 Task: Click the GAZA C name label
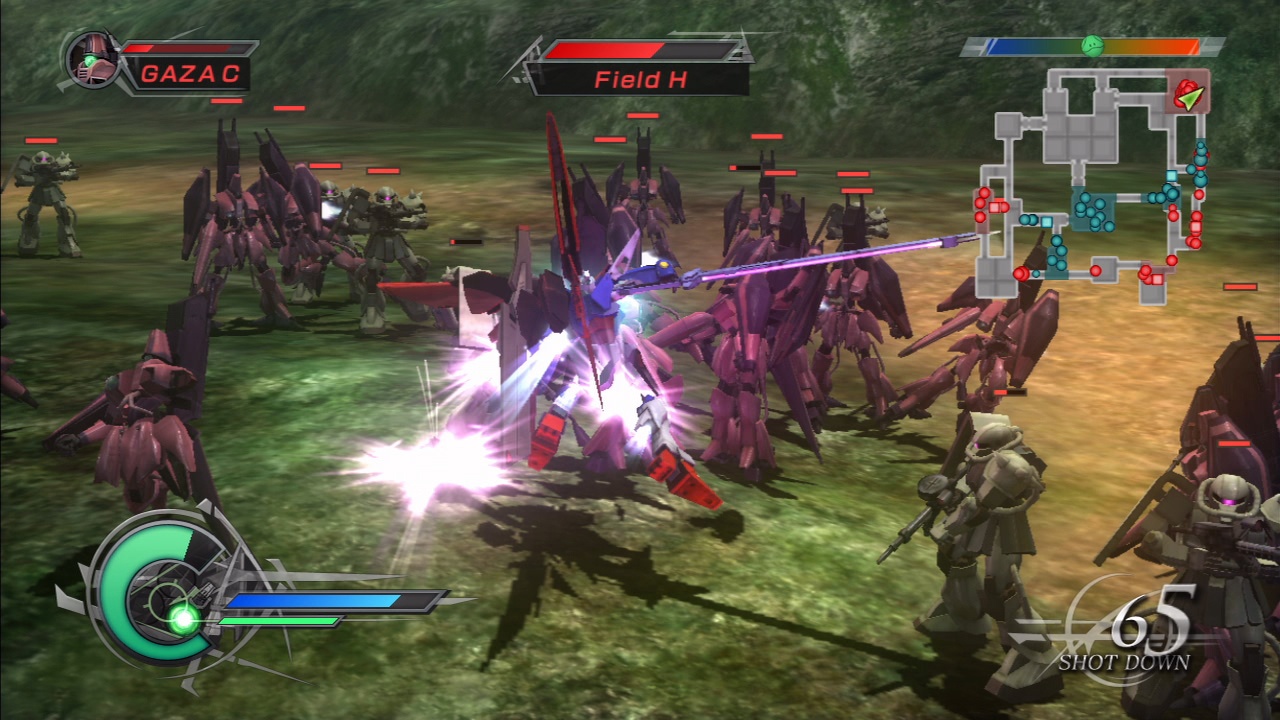188,74
